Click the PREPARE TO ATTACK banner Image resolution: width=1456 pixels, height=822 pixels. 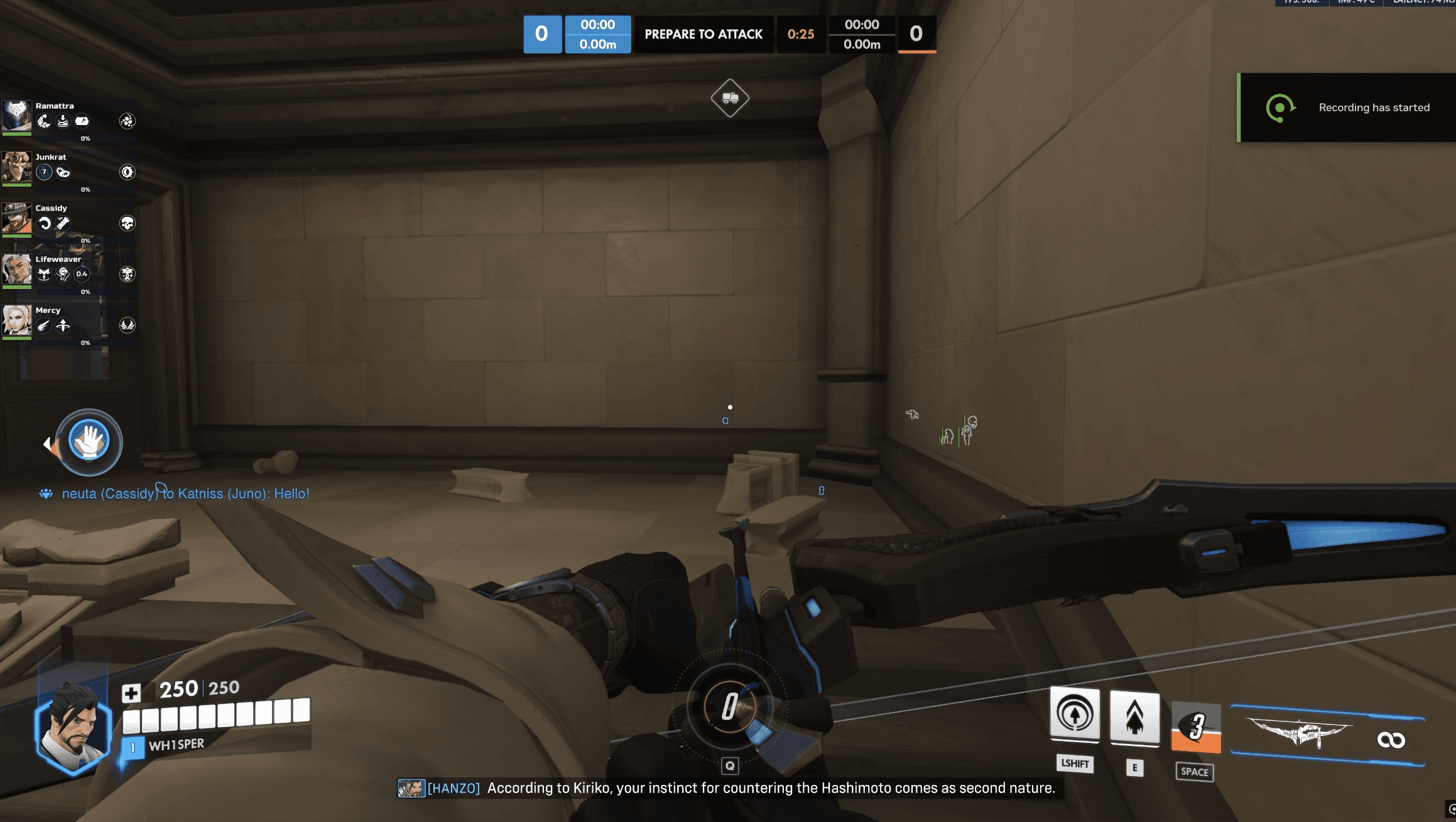coord(704,35)
